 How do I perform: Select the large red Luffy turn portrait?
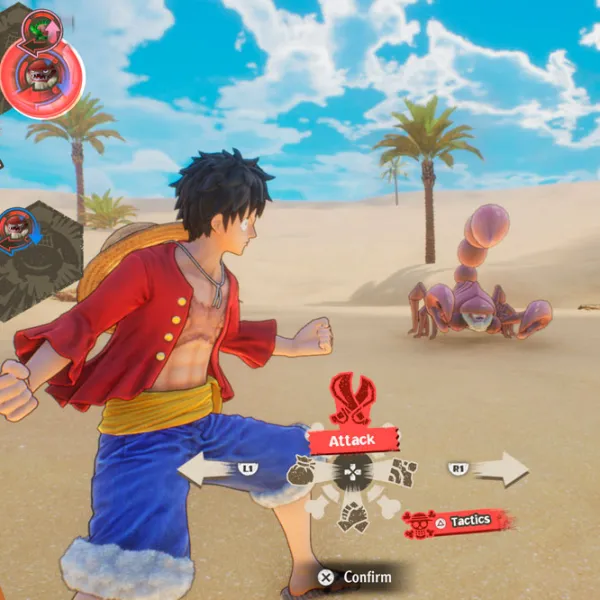coord(42,73)
